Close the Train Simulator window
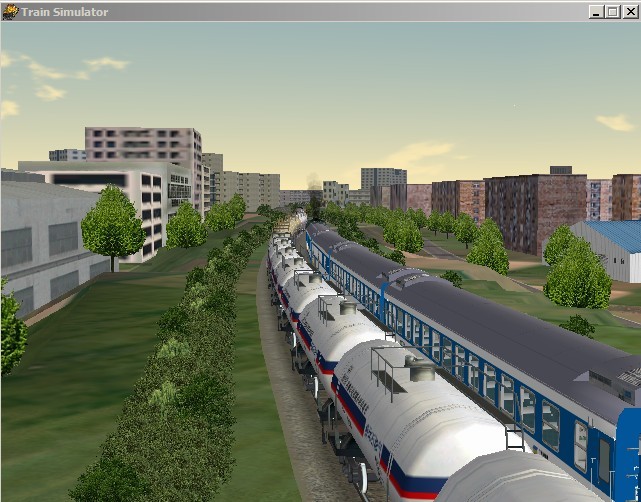 630,12
